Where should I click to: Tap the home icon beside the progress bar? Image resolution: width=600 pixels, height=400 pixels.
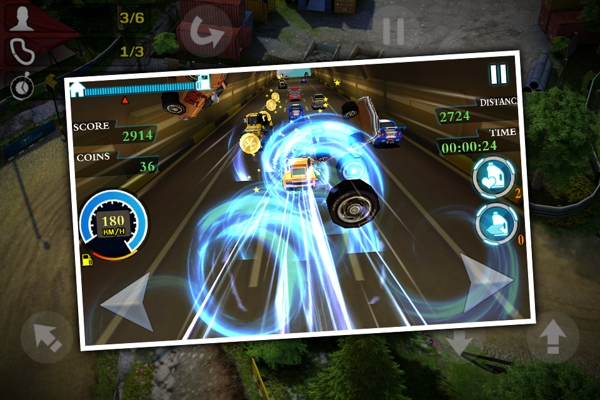click(x=77, y=88)
